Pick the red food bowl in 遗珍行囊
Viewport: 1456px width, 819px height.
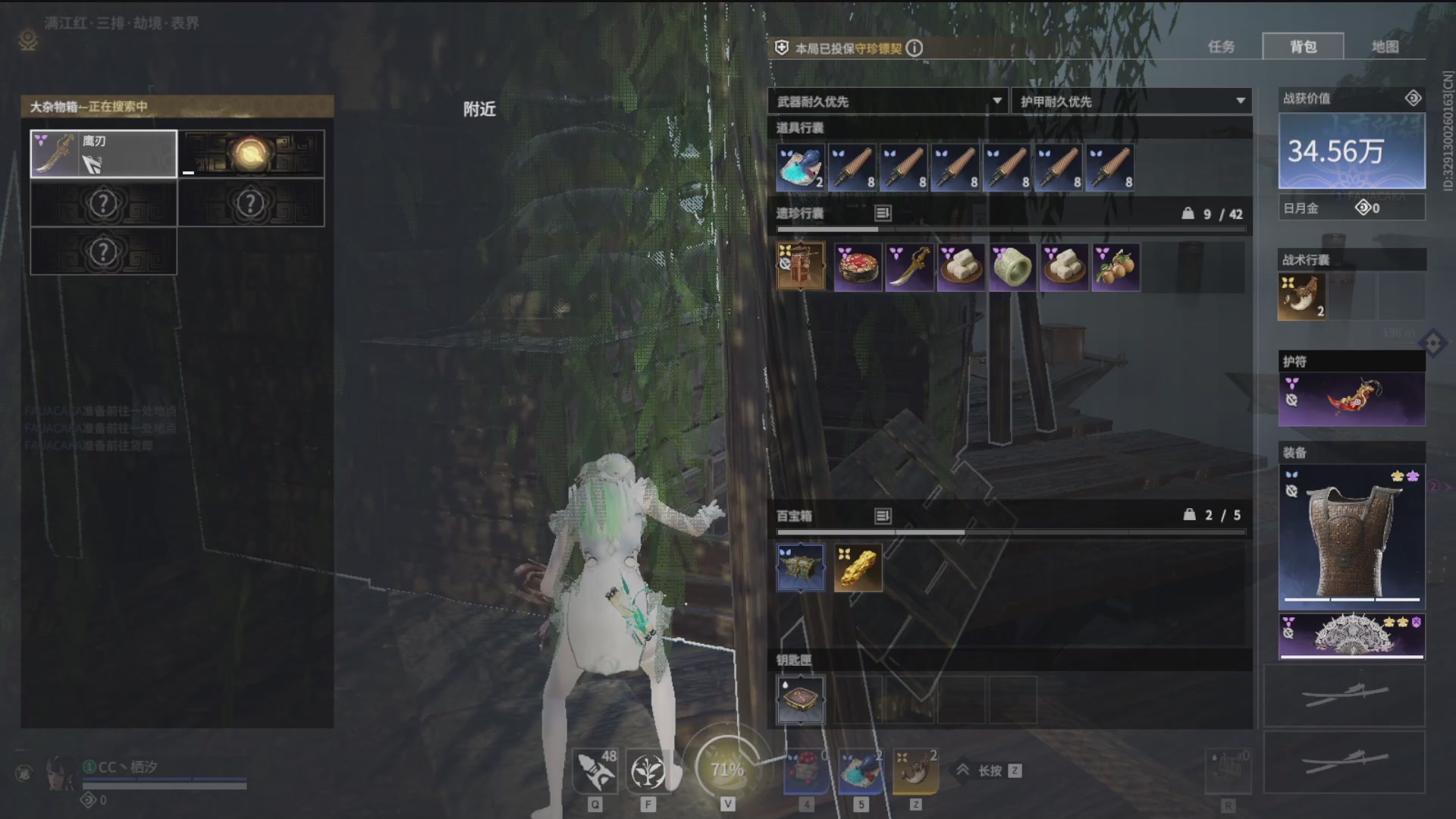858,267
